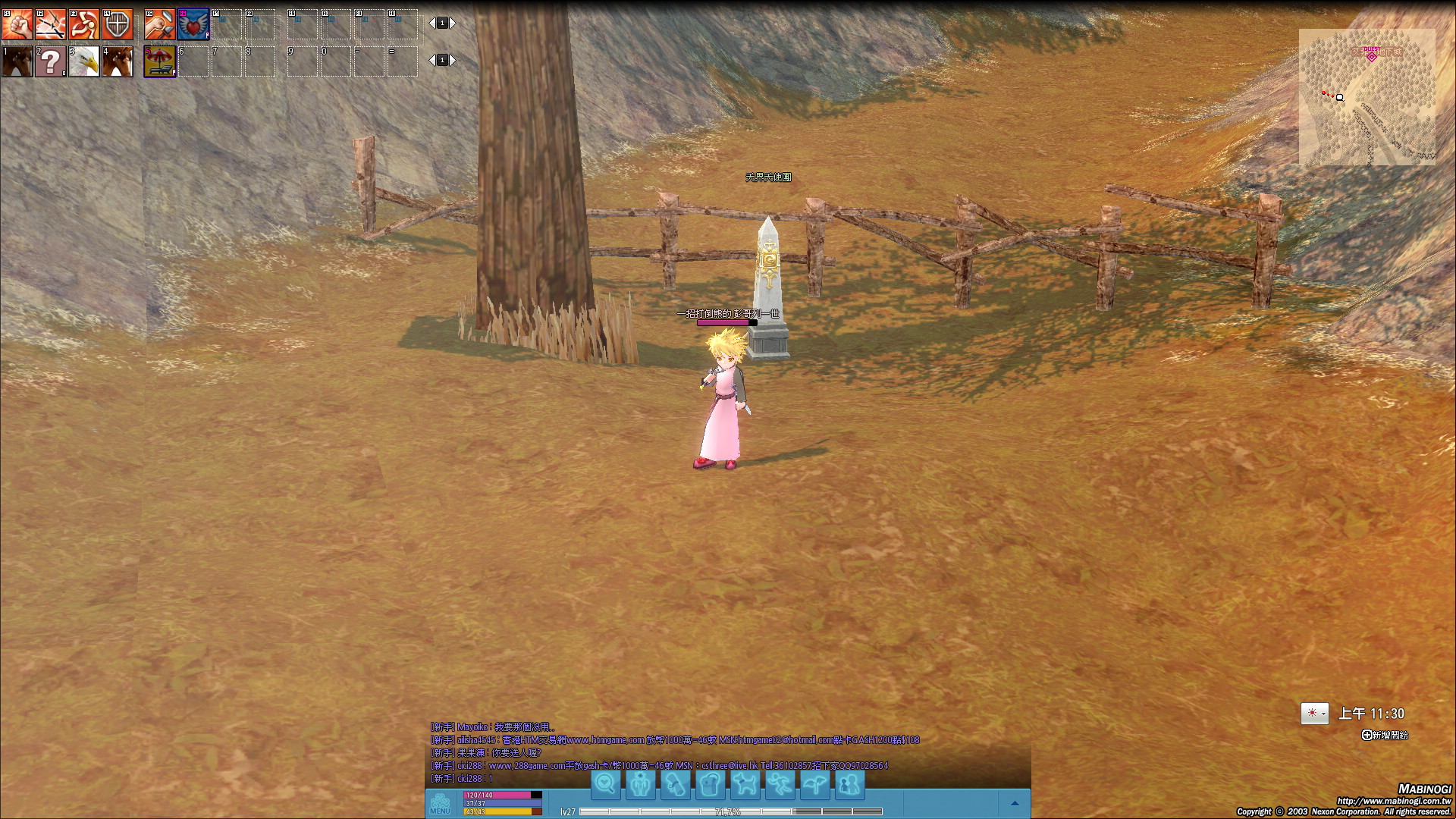This screenshot has height=819, width=1456.
Task: Open the pet dog window
Action: tap(745, 784)
